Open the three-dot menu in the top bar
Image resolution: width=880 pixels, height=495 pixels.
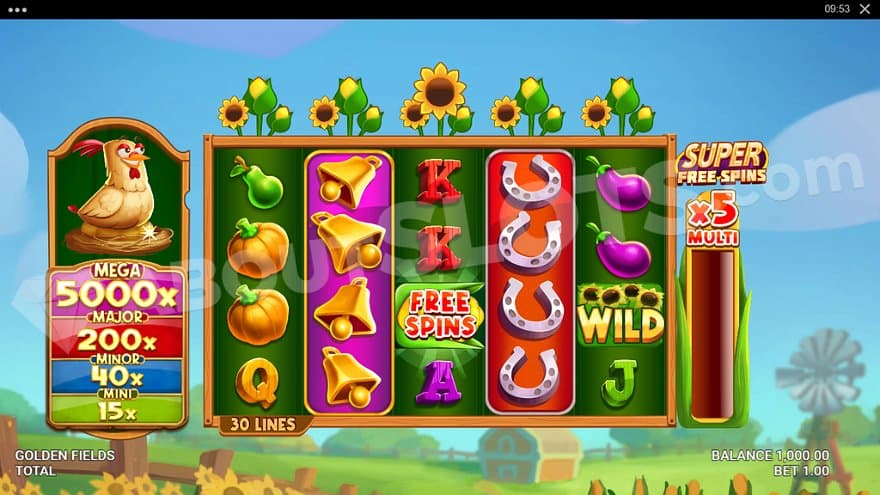pos(16,9)
